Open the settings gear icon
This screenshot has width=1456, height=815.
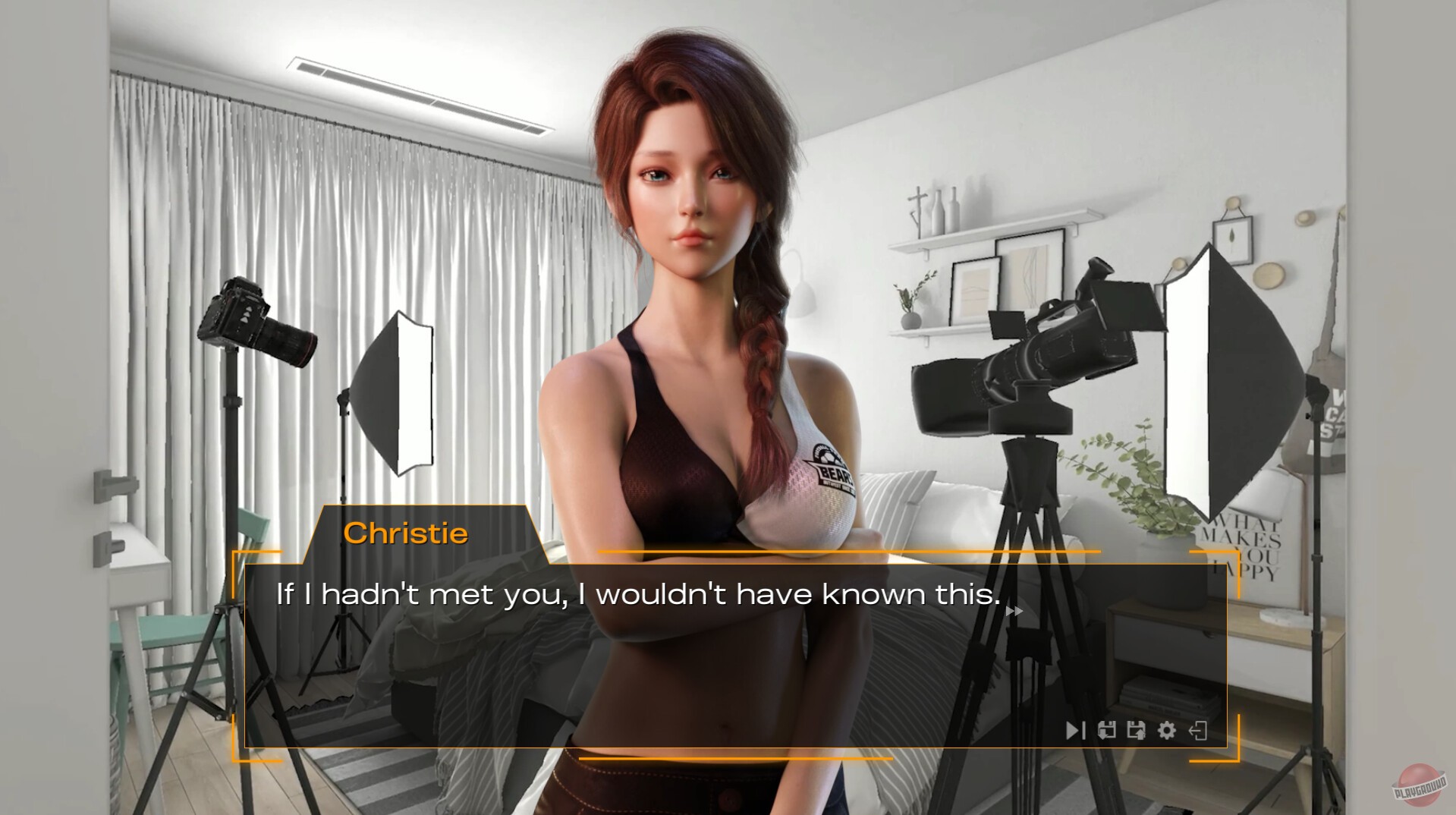click(x=1167, y=731)
